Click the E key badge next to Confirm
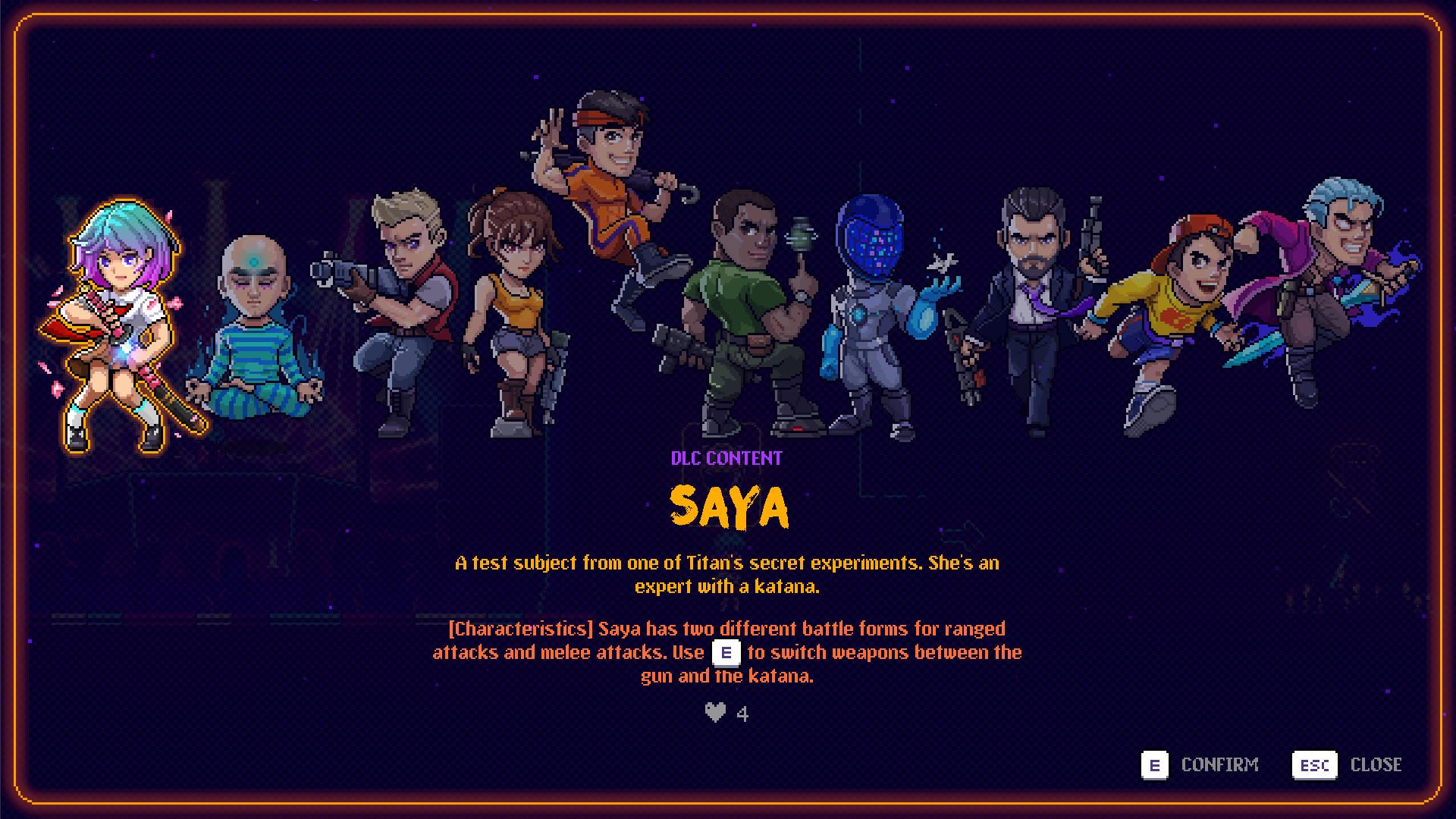Screen dimensions: 1456x819 1156,764
